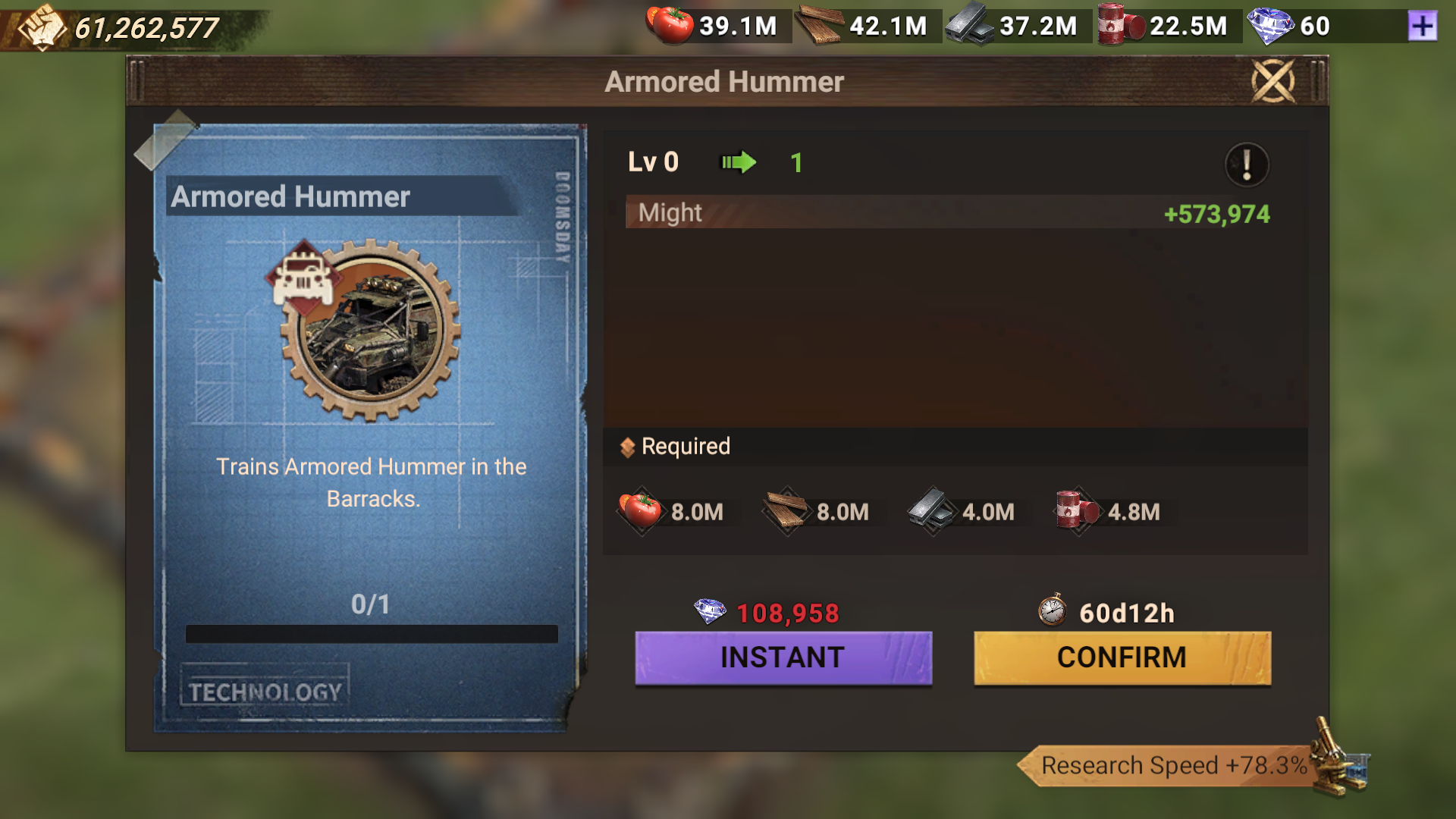Image resolution: width=1456 pixels, height=819 pixels.
Task: Select the Armored Hummer gear emblem
Action: 370,331
